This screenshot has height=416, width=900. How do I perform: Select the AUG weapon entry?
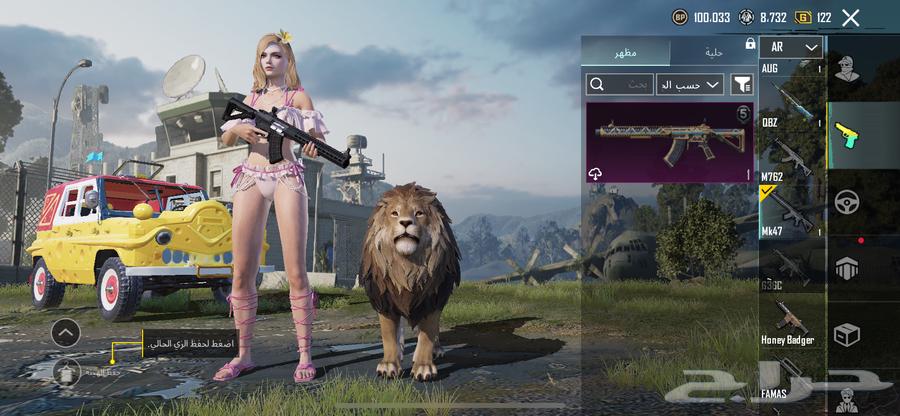(791, 92)
